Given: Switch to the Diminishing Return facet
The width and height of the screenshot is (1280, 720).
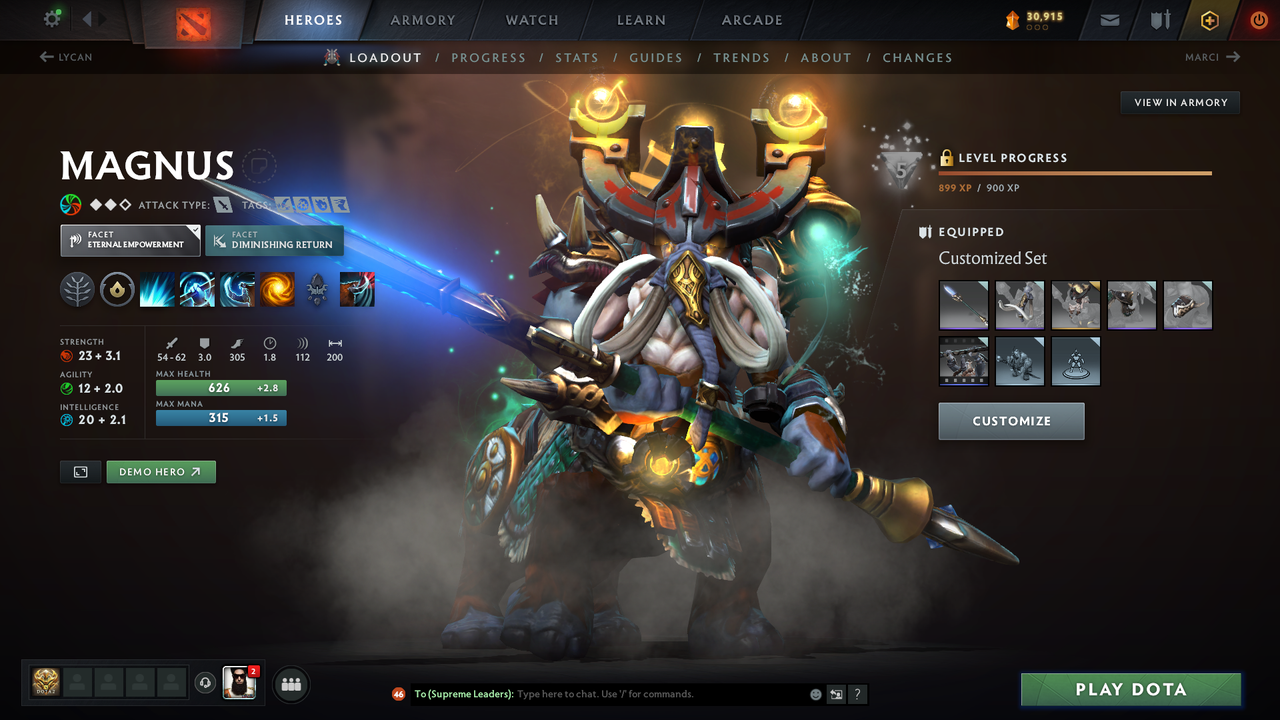Looking at the screenshot, I should click(x=274, y=240).
